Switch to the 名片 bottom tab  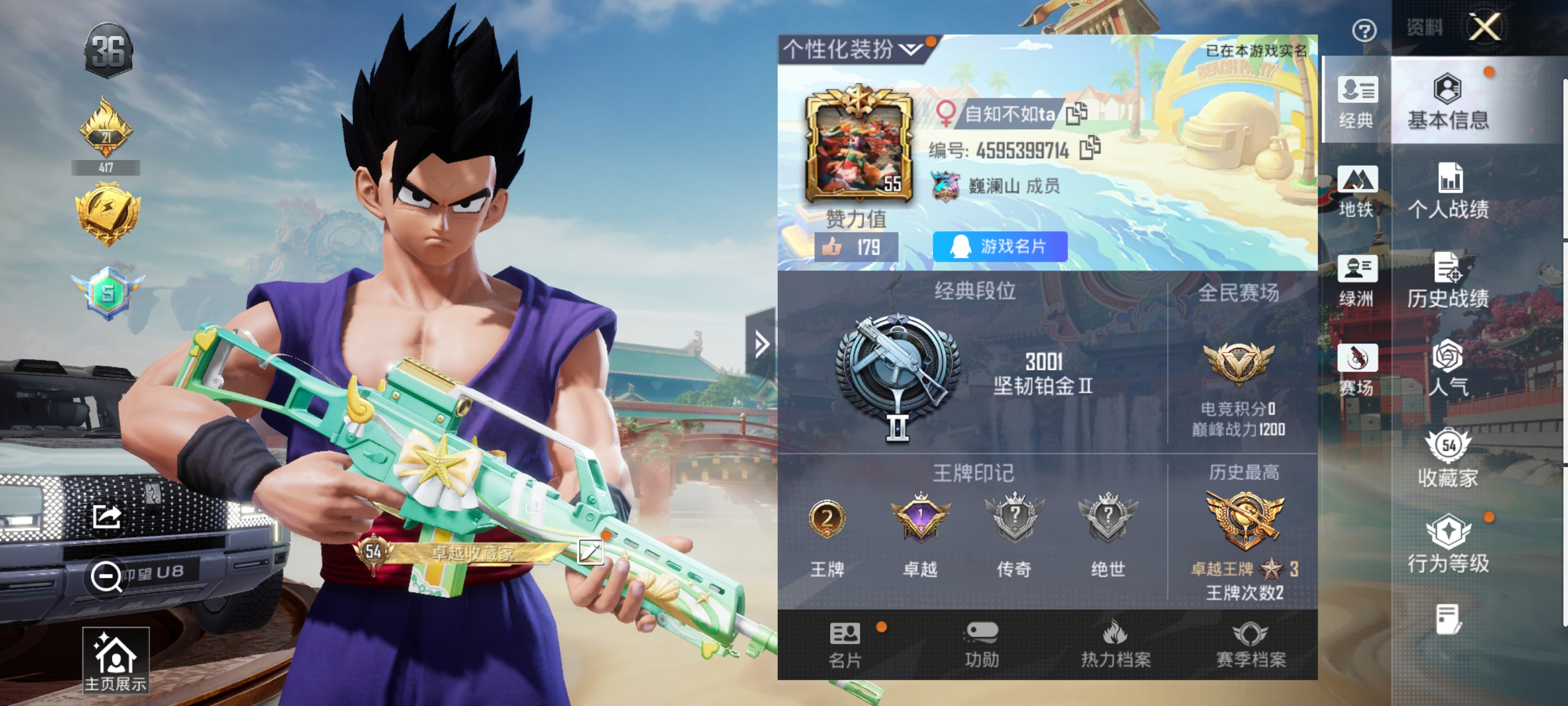pos(845,644)
